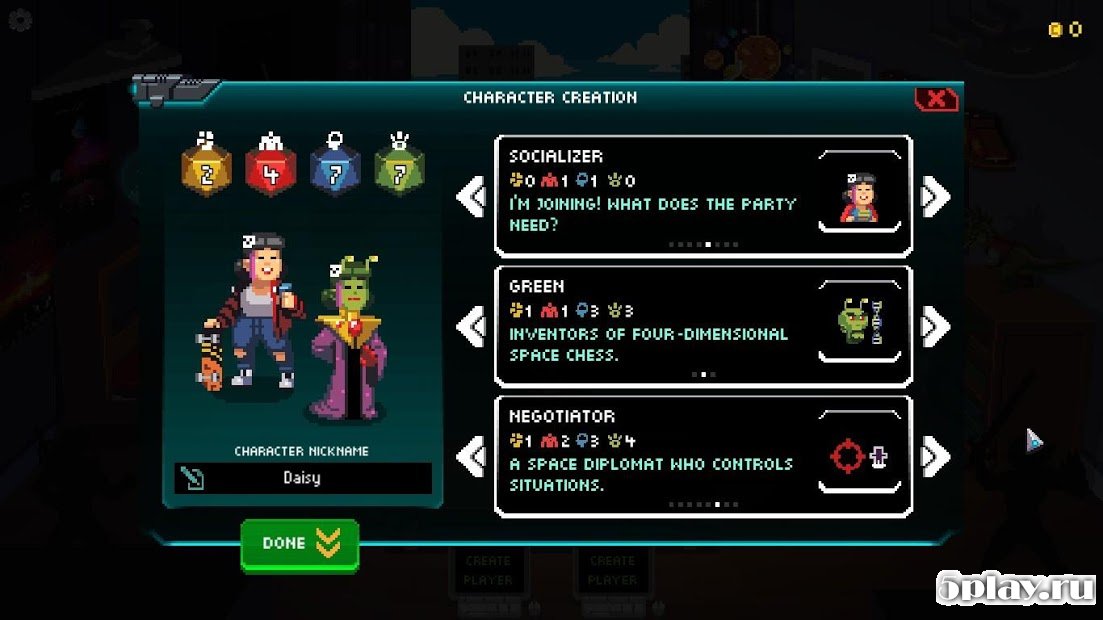Select the Socializer player card

click(x=703, y=196)
